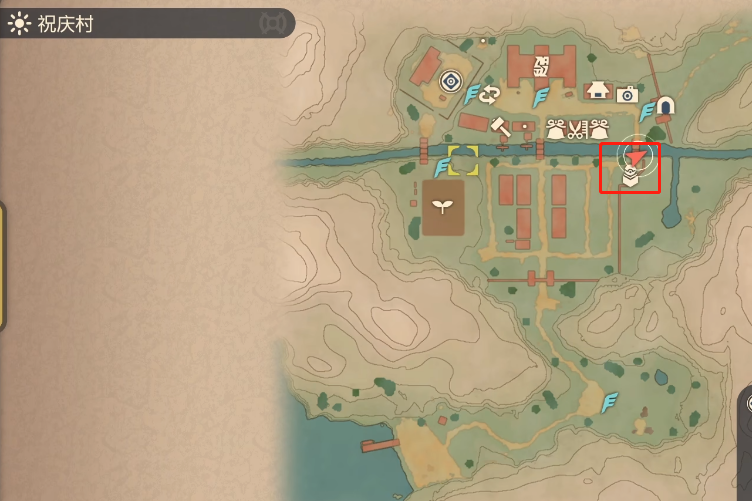Click the Poké Ball marker below player arrow

tap(631, 178)
